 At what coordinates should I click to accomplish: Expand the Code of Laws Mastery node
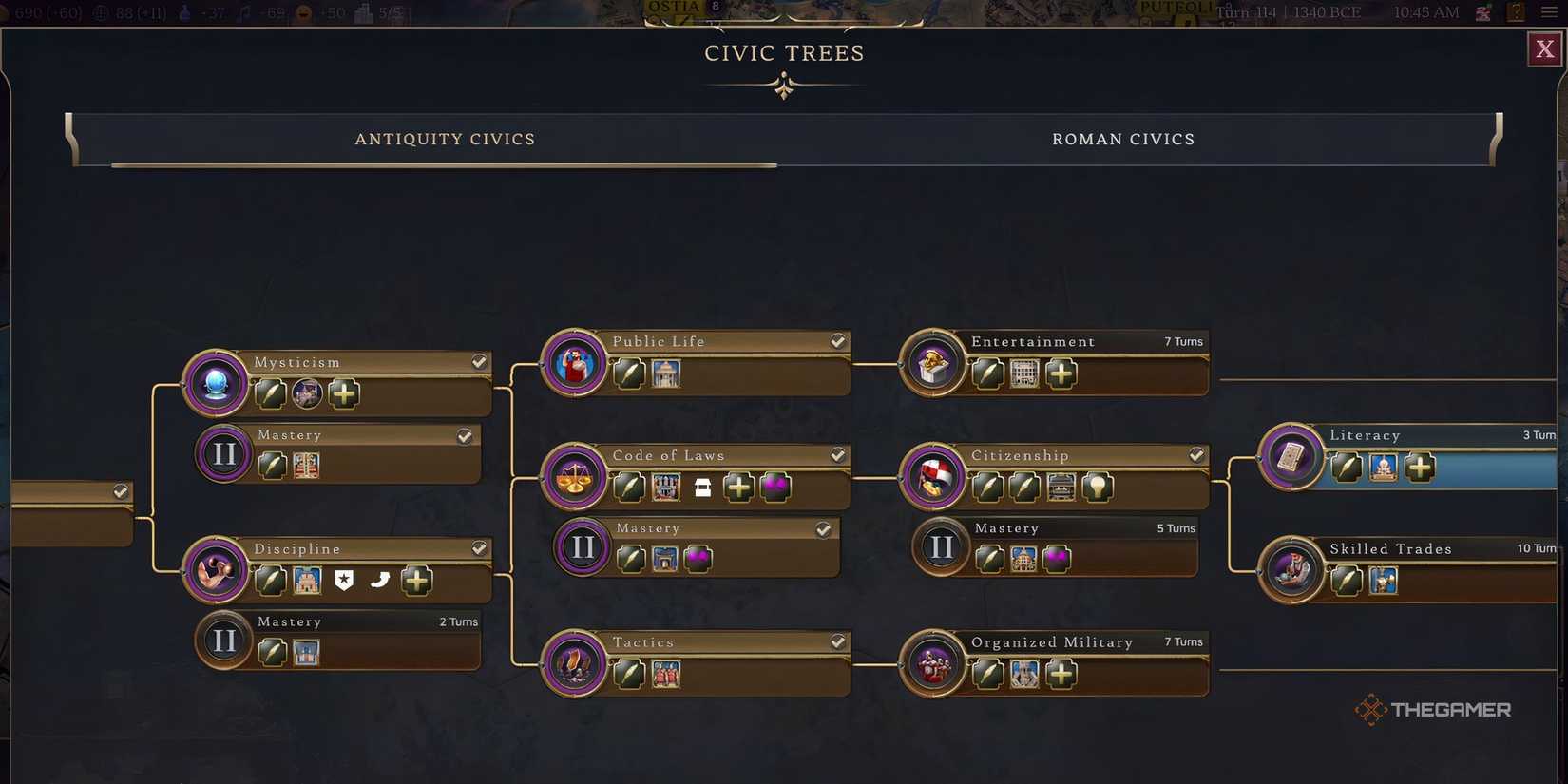tap(583, 547)
